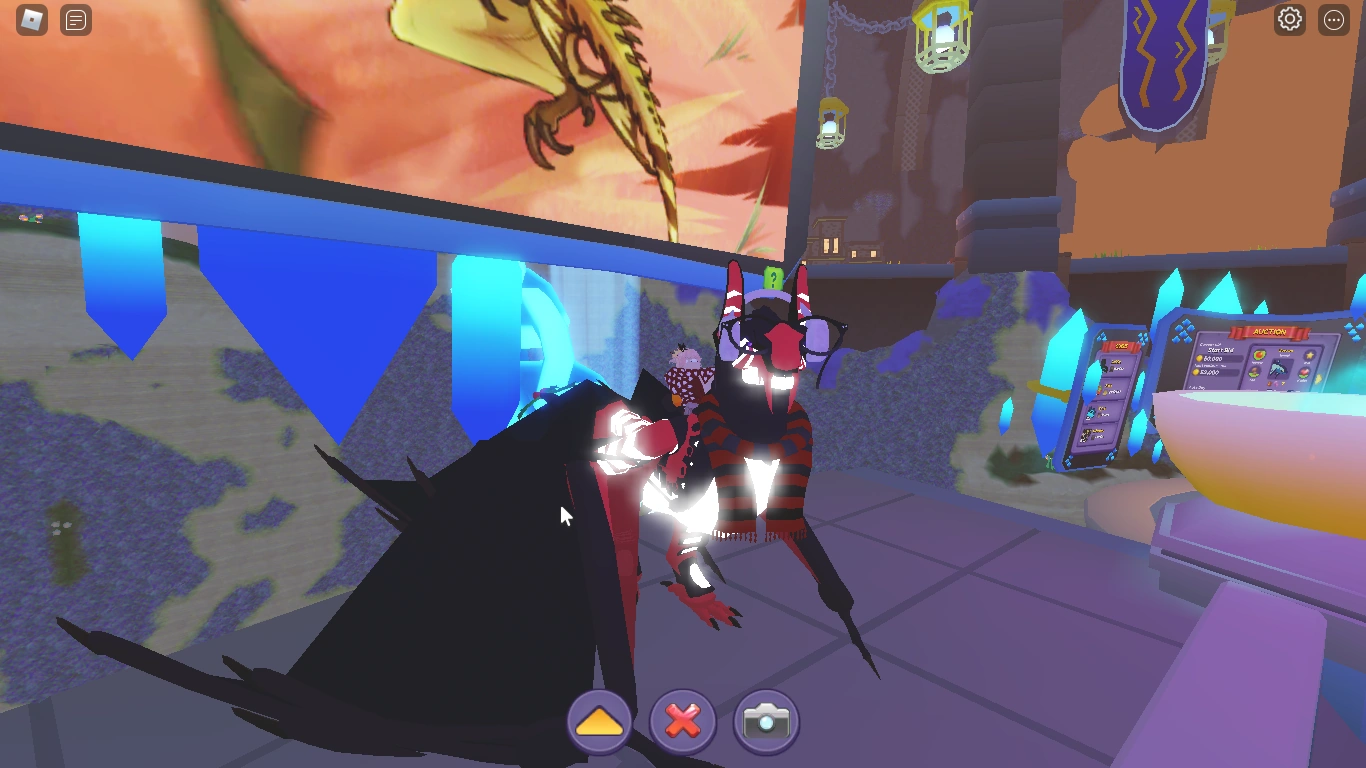1366x768 pixels.
Task: Click the apple appetite icon on the auction panel
Action: click(1260, 355)
